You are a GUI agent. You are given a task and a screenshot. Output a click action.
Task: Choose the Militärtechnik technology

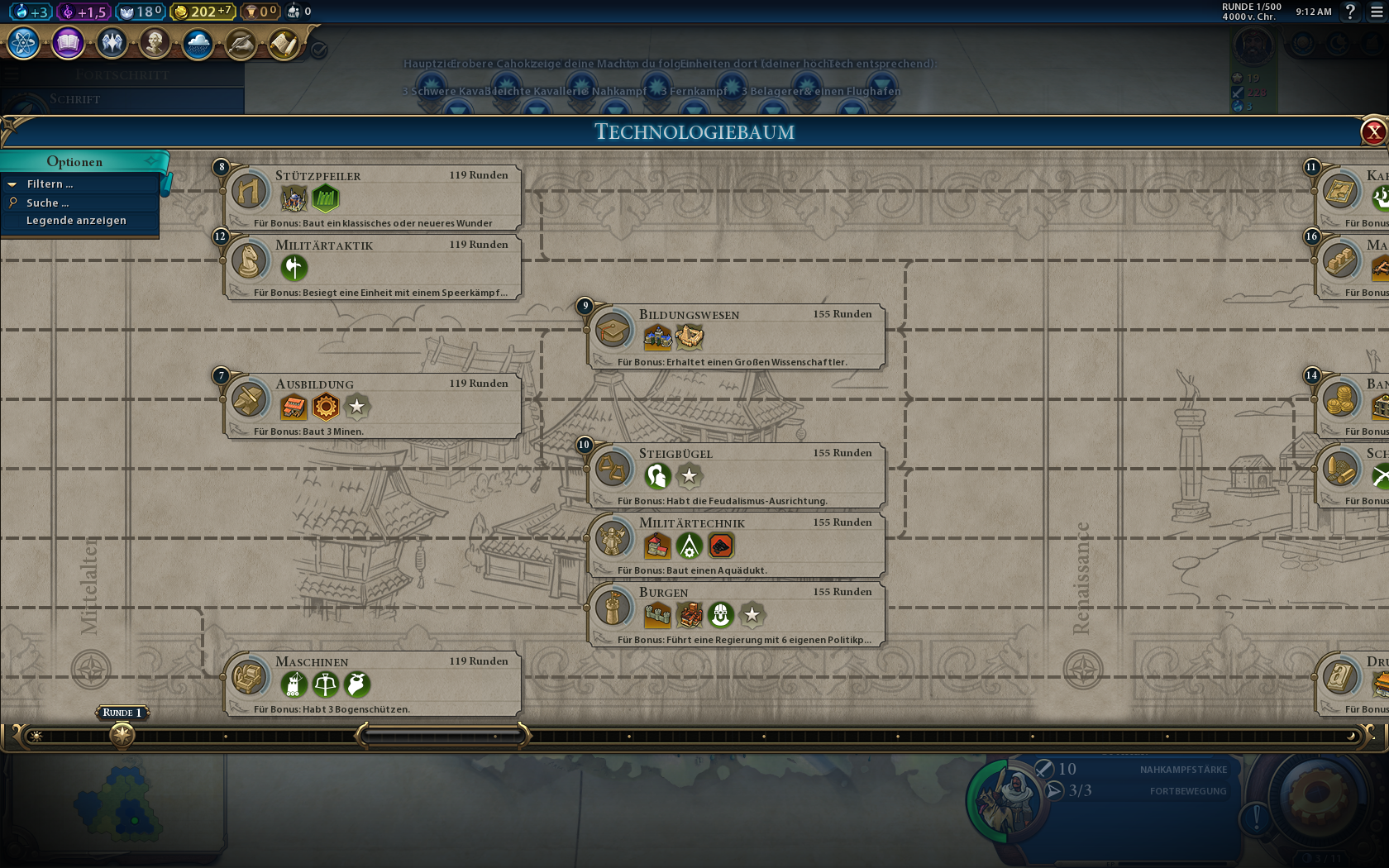pos(737,544)
